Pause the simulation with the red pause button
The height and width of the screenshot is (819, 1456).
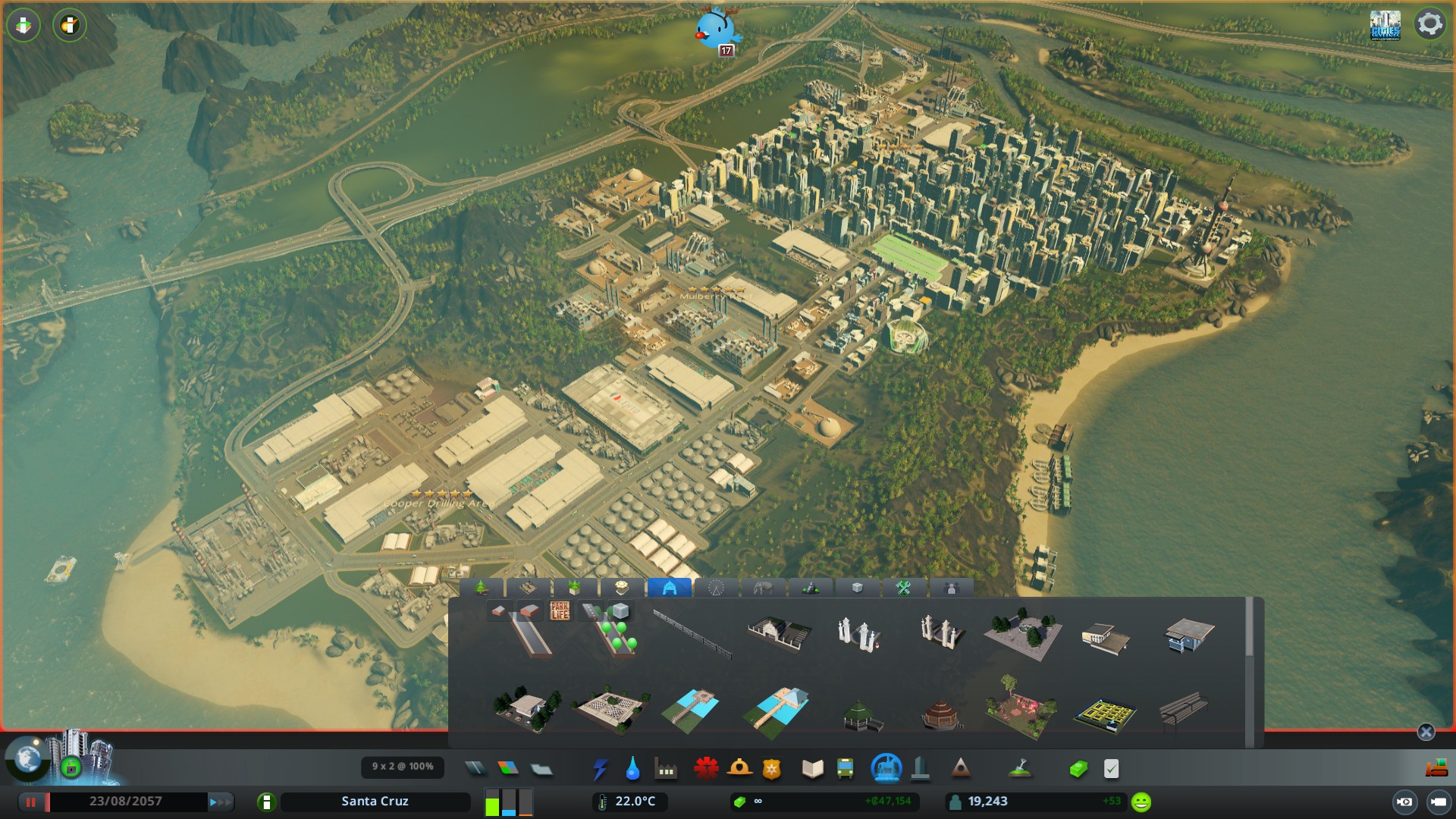tap(31, 802)
